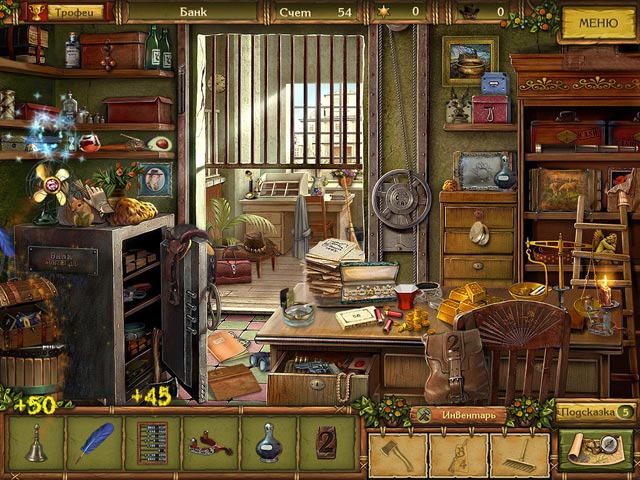This screenshot has width=640, height=480.
Task: Select the spur item slot
Action: 210,444
